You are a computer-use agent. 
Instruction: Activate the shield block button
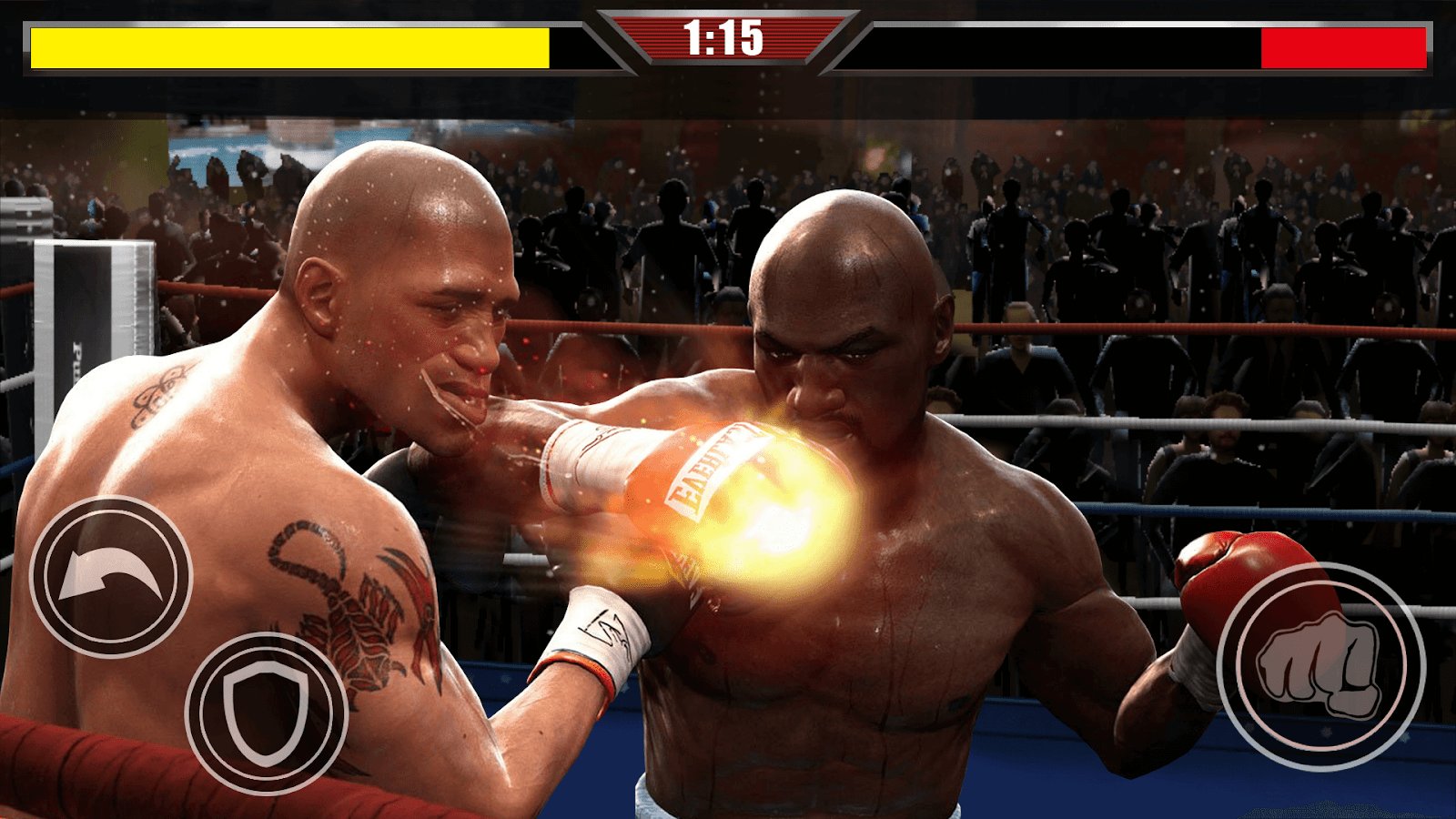(x=266, y=712)
